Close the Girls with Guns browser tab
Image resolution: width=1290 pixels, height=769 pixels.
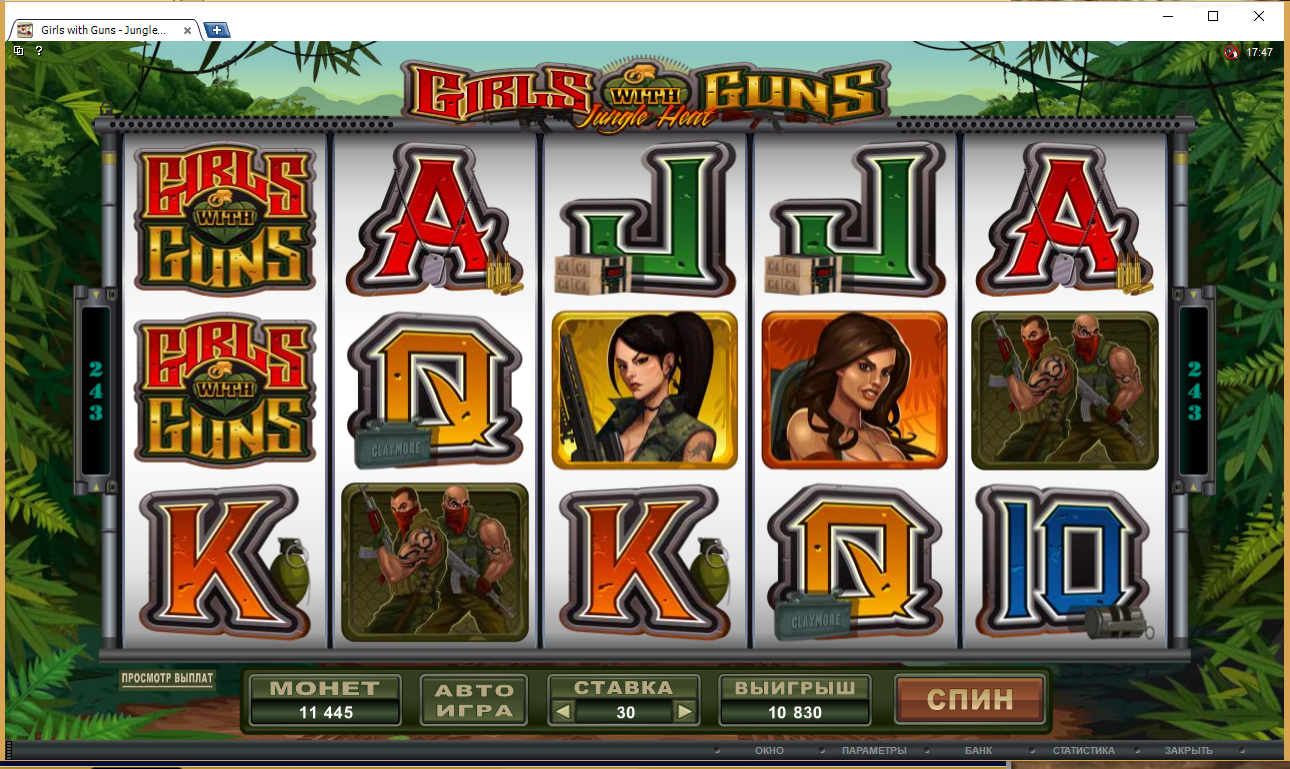pyautogui.click(x=187, y=30)
